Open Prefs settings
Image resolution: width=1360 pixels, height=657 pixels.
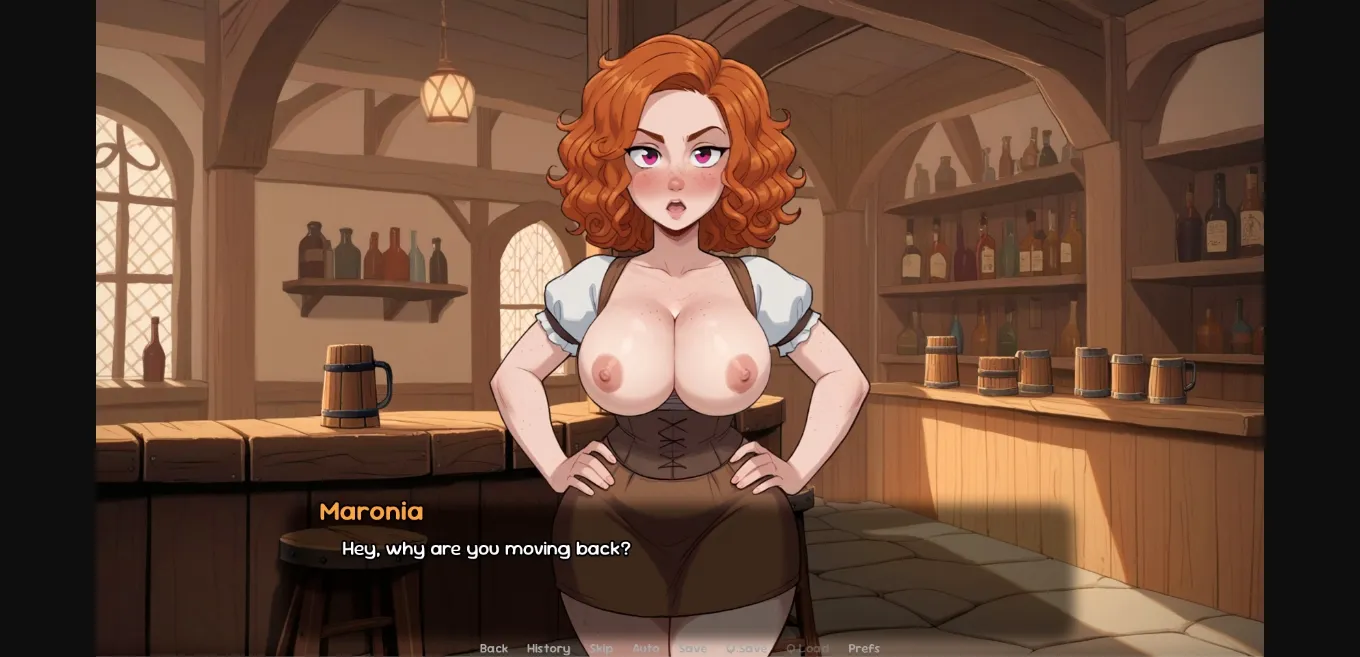click(x=864, y=648)
